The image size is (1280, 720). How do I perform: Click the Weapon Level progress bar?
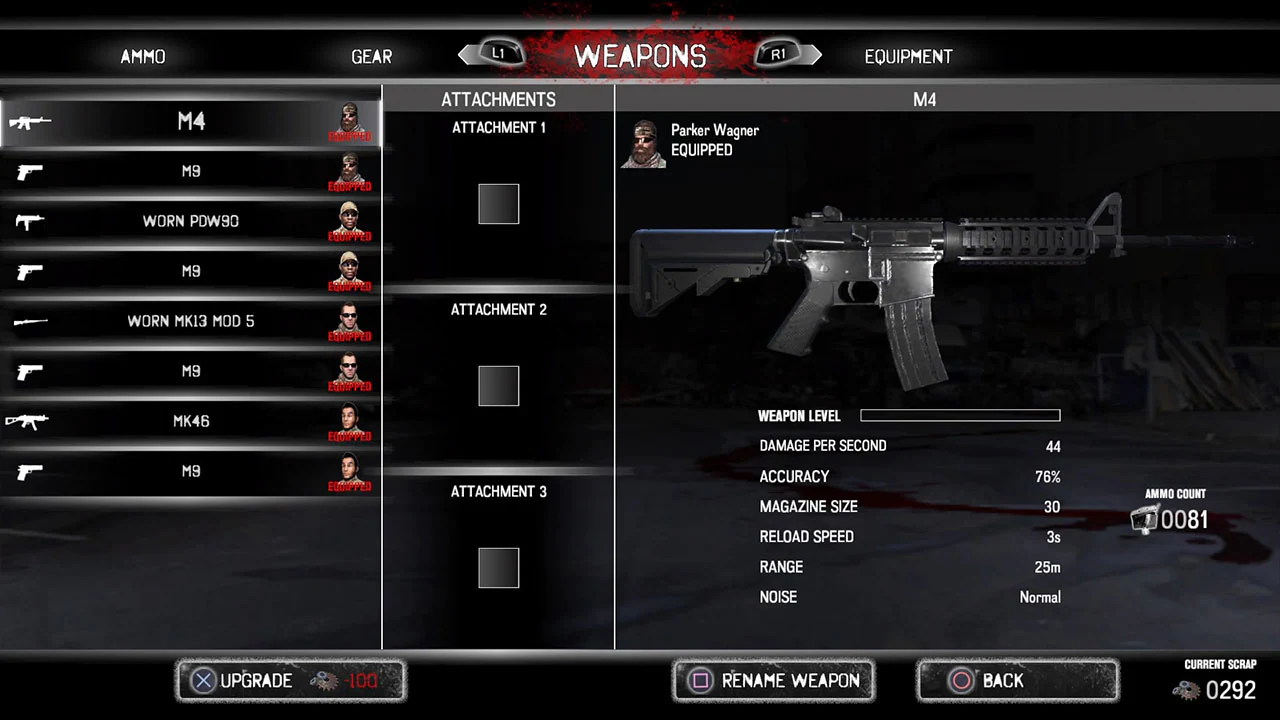(x=959, y=415)
